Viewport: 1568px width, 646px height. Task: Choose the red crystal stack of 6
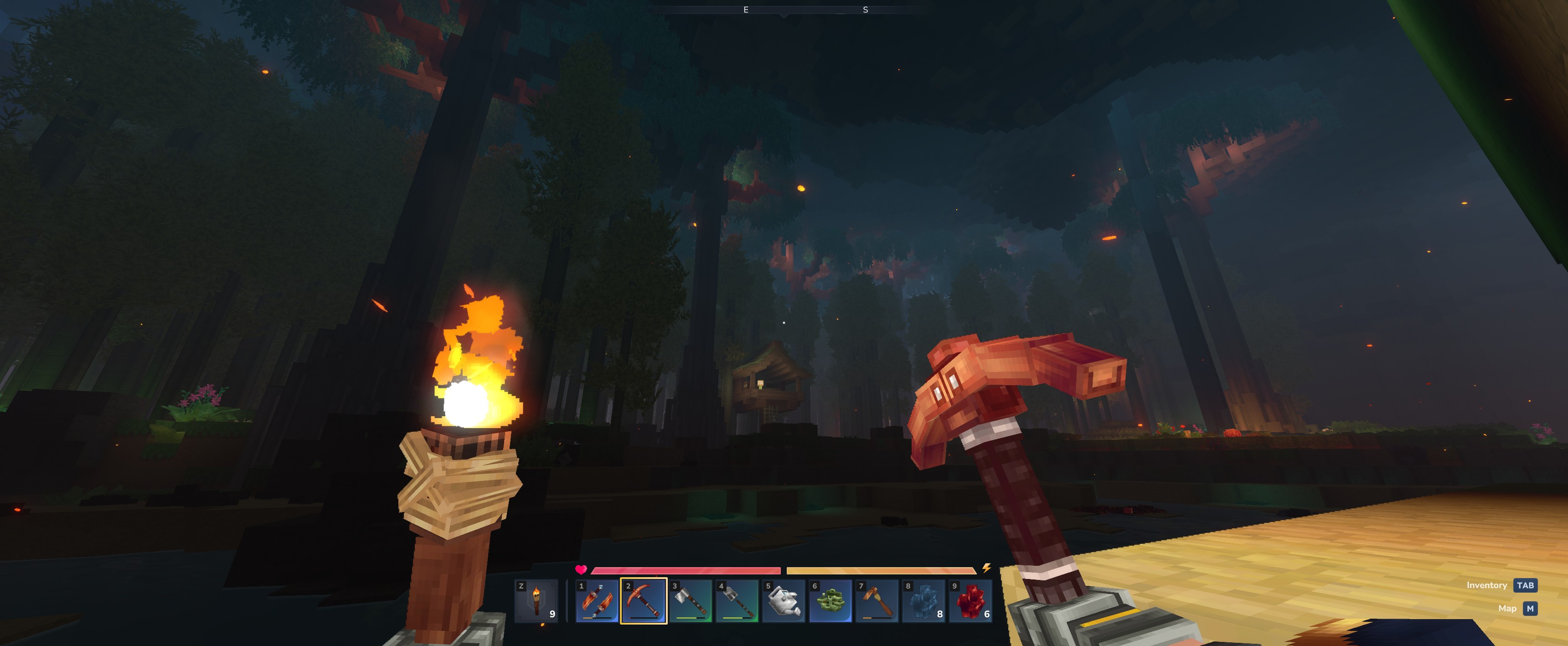[x=970, y=601]
